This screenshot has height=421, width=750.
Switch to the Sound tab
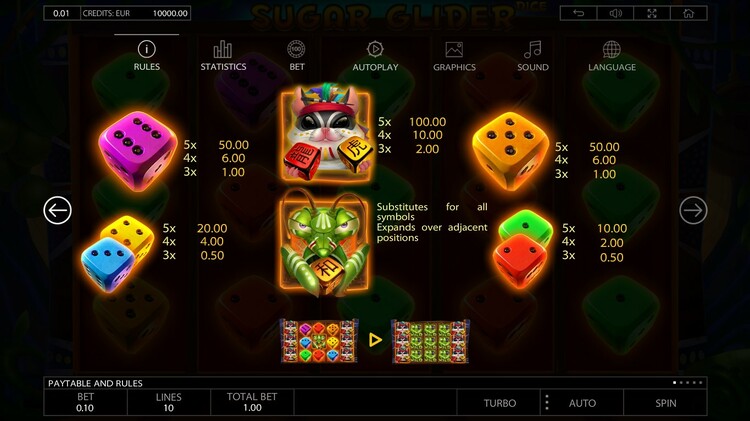point(533,56)
